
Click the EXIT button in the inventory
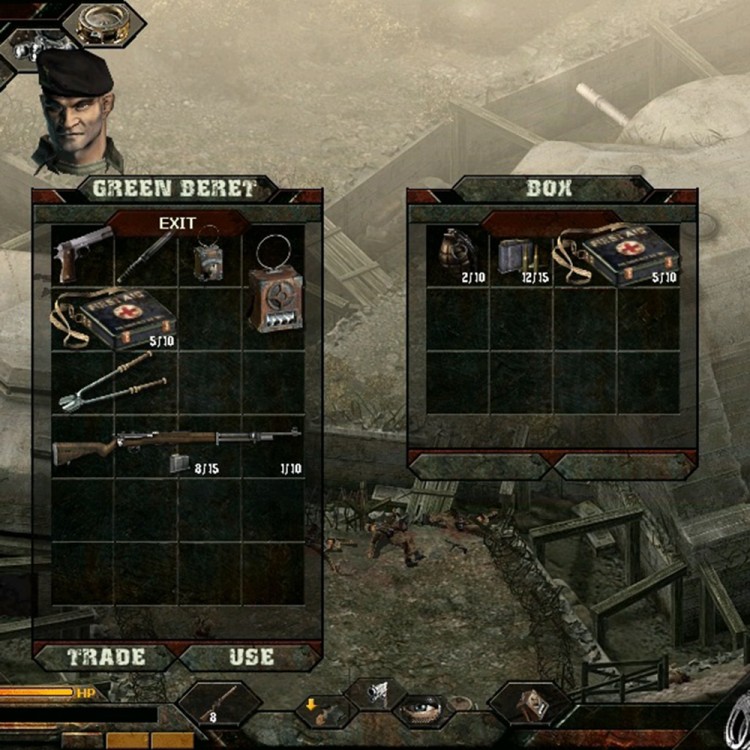point(178,223)
